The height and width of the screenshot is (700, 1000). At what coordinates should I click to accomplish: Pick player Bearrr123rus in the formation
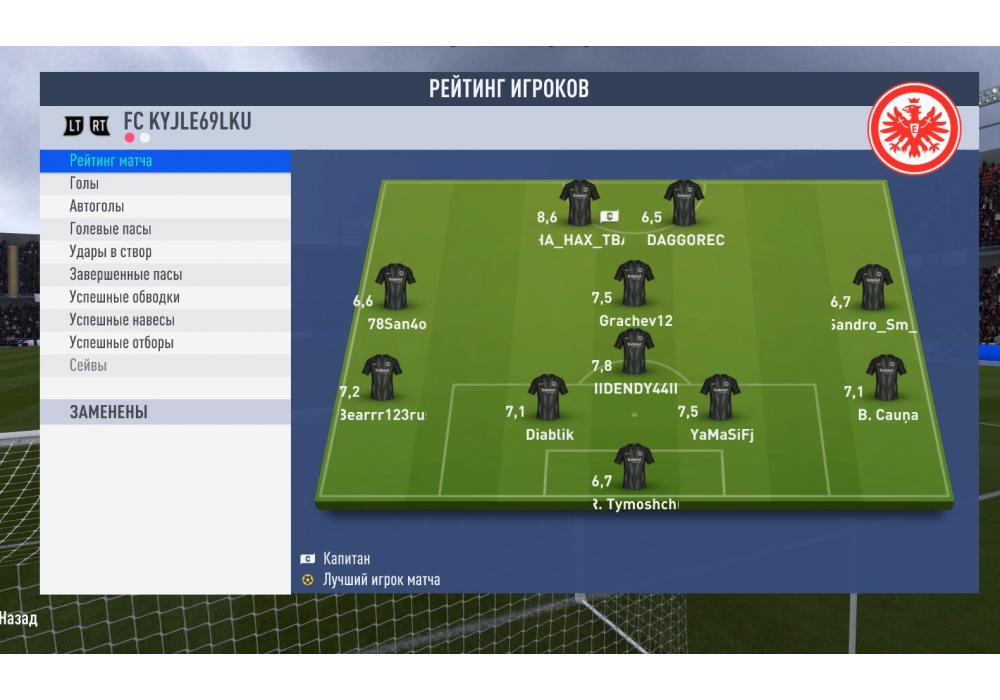pos(381,378)
